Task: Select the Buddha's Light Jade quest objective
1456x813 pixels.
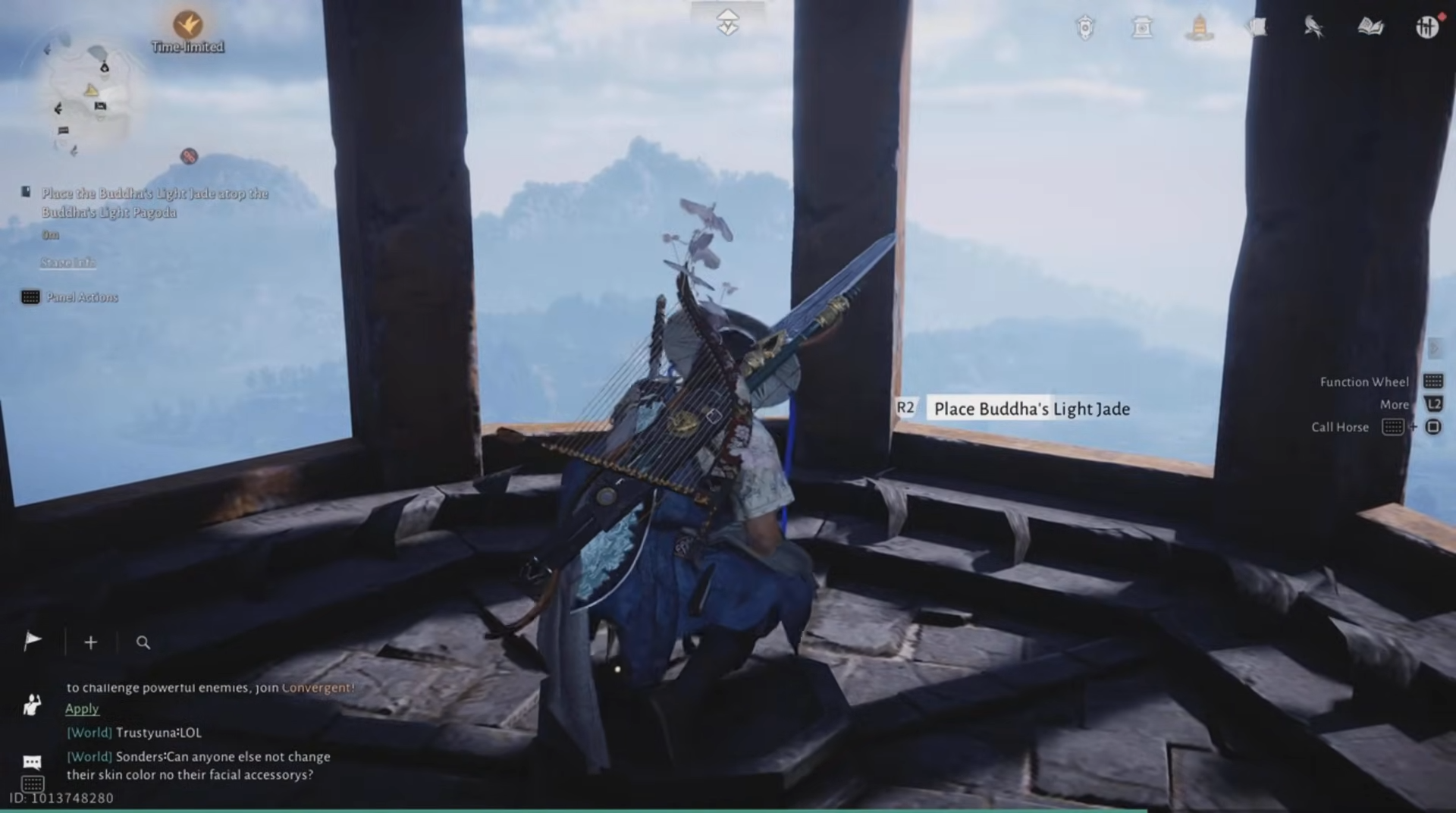Action: click(x=155, y=202)
